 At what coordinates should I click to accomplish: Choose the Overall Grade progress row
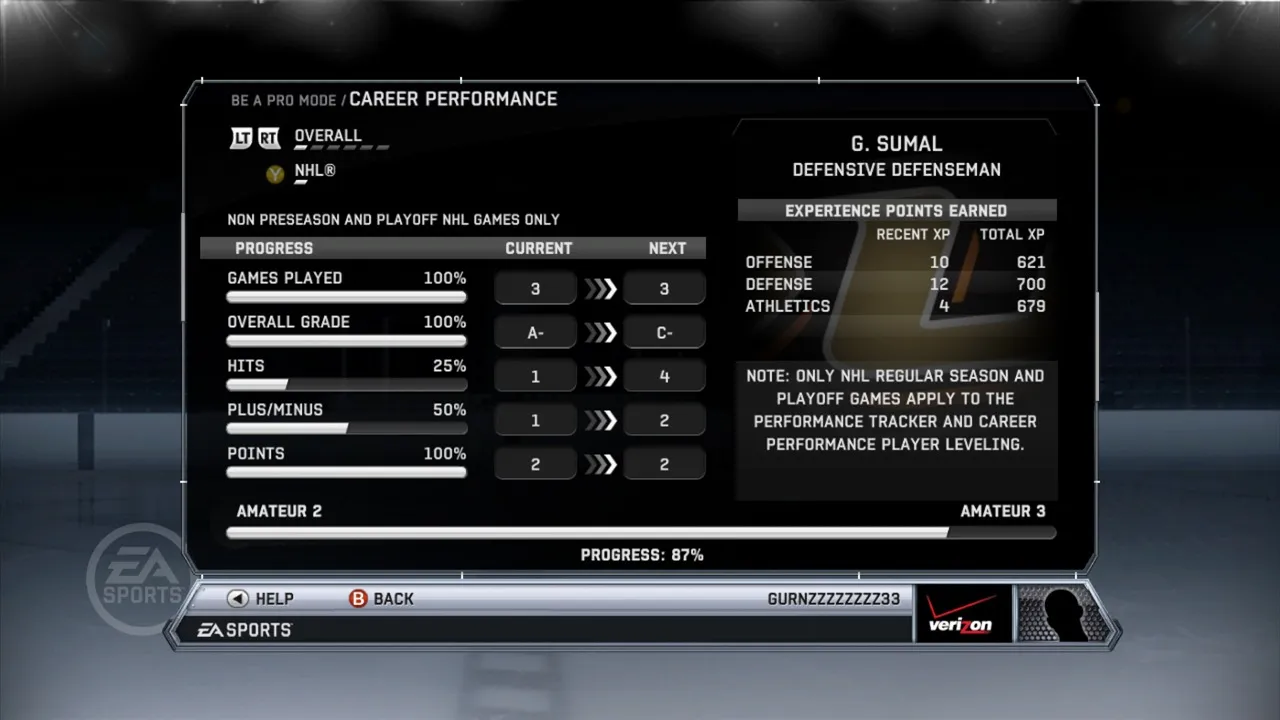click(346, 330)
